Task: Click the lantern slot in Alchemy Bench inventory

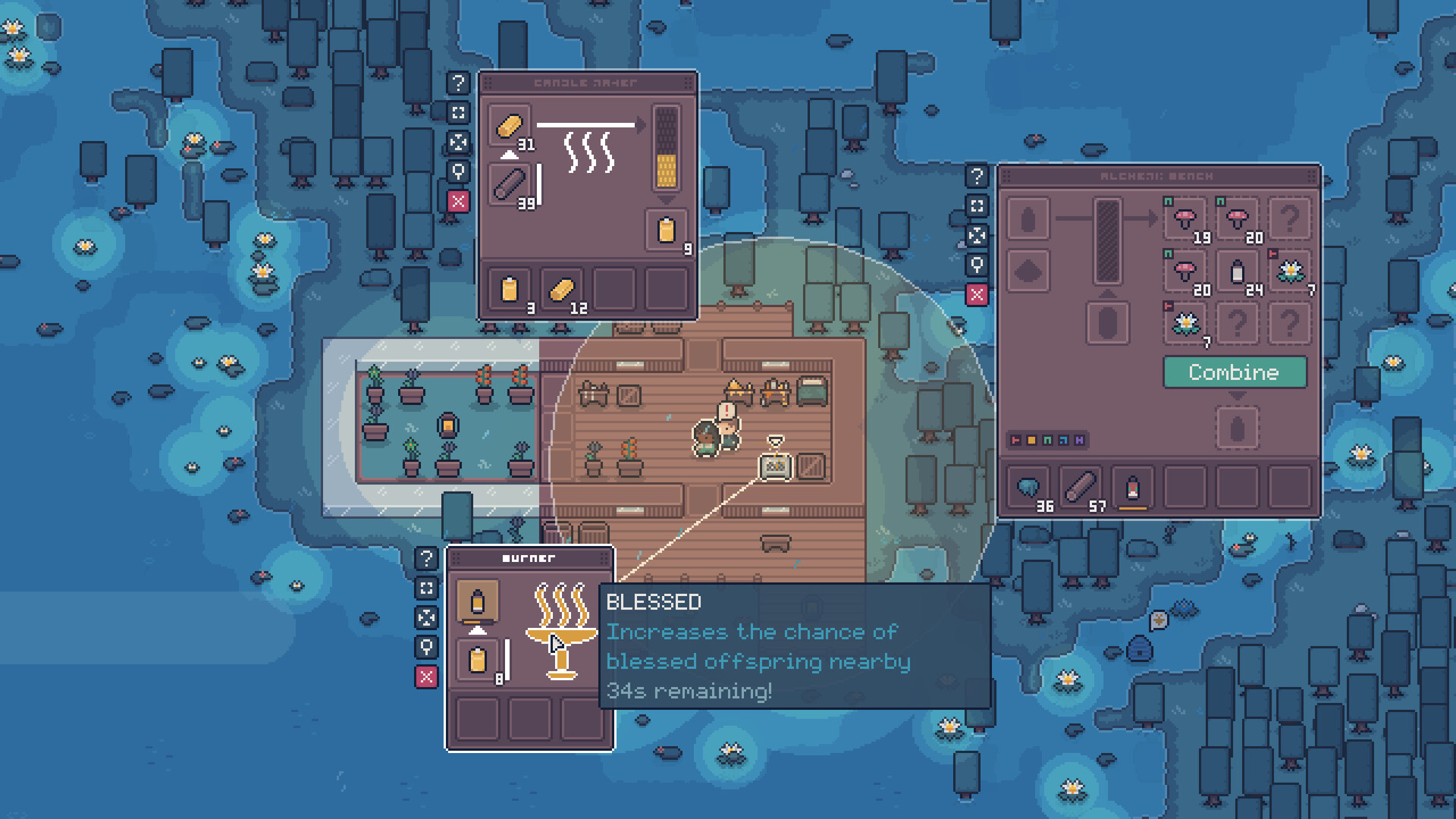Action: [x=1134, y=488]
